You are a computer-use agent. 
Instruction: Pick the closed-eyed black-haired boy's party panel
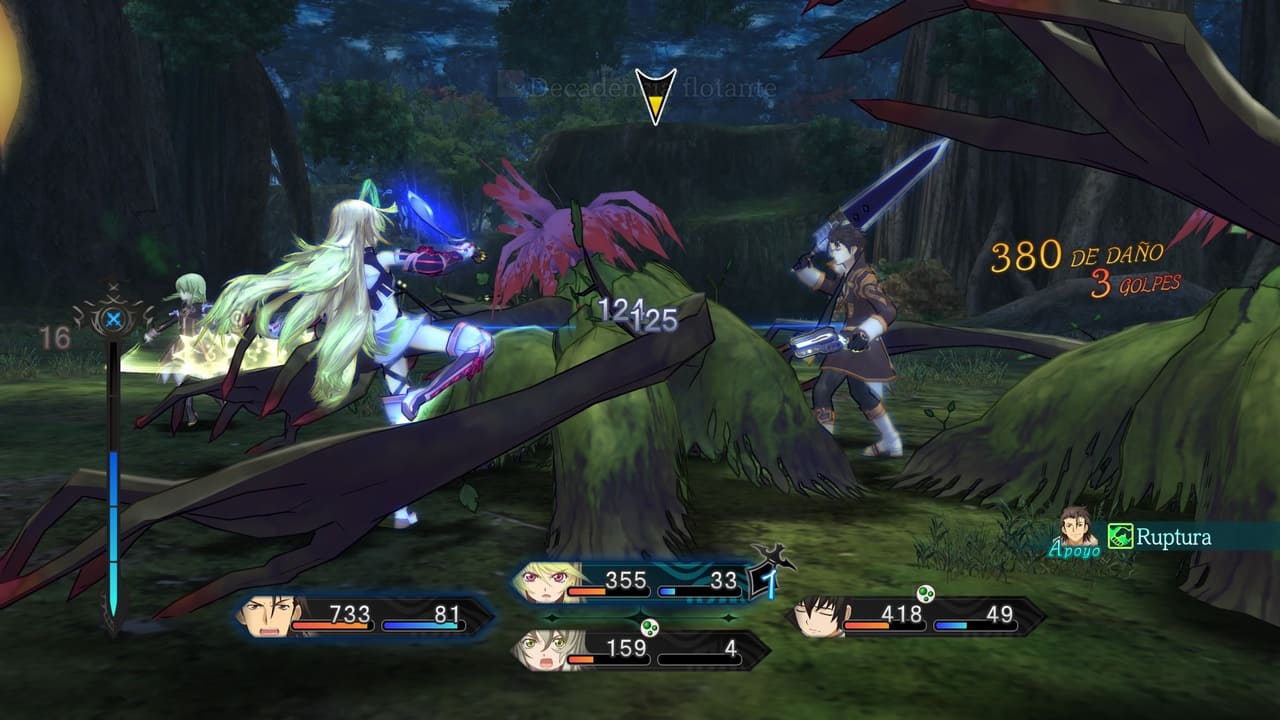pyautogui.click(x=915, y=616)
